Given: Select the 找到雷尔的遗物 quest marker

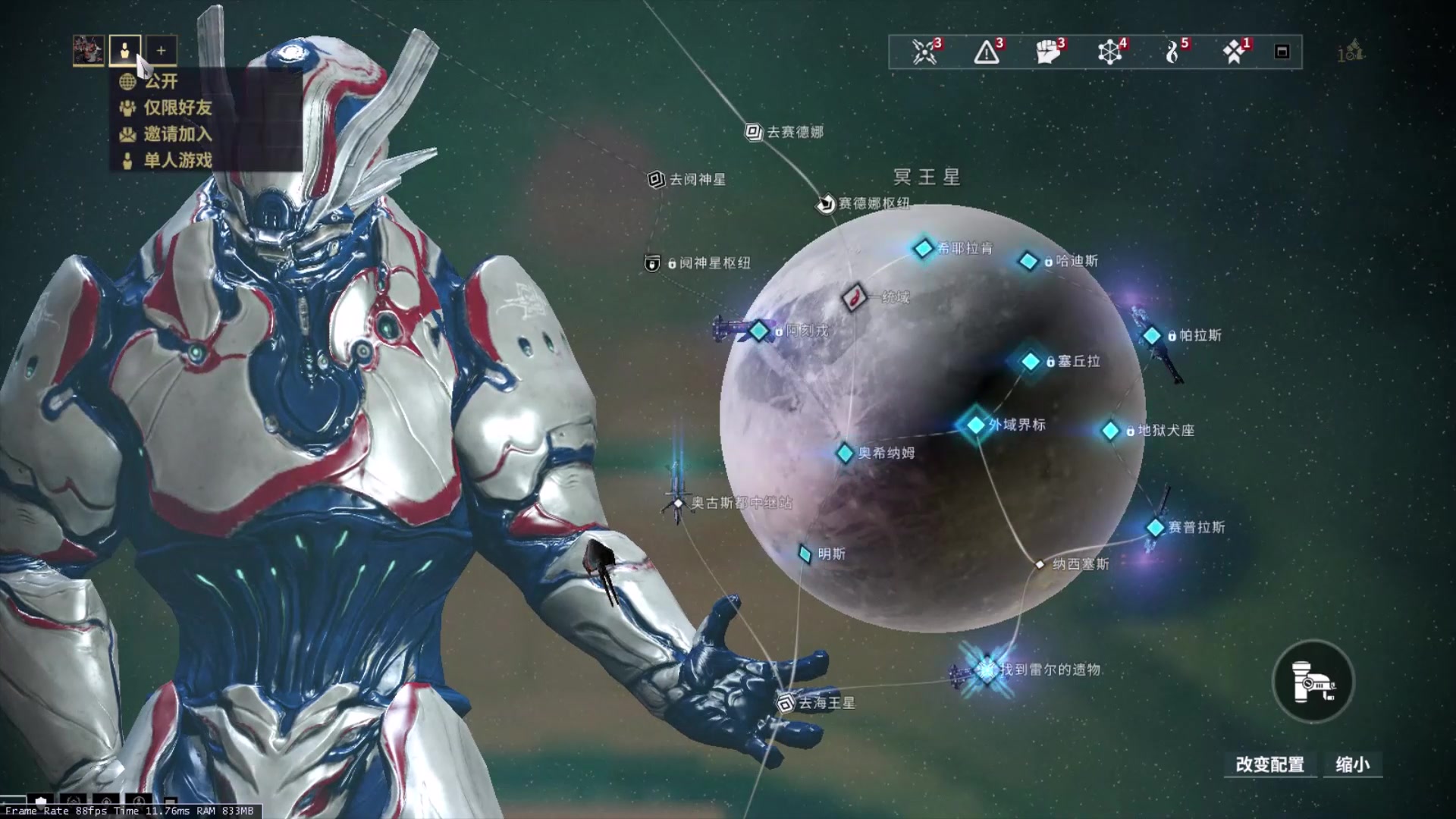Looking at the screenshot, I should (x=987, y=670).
